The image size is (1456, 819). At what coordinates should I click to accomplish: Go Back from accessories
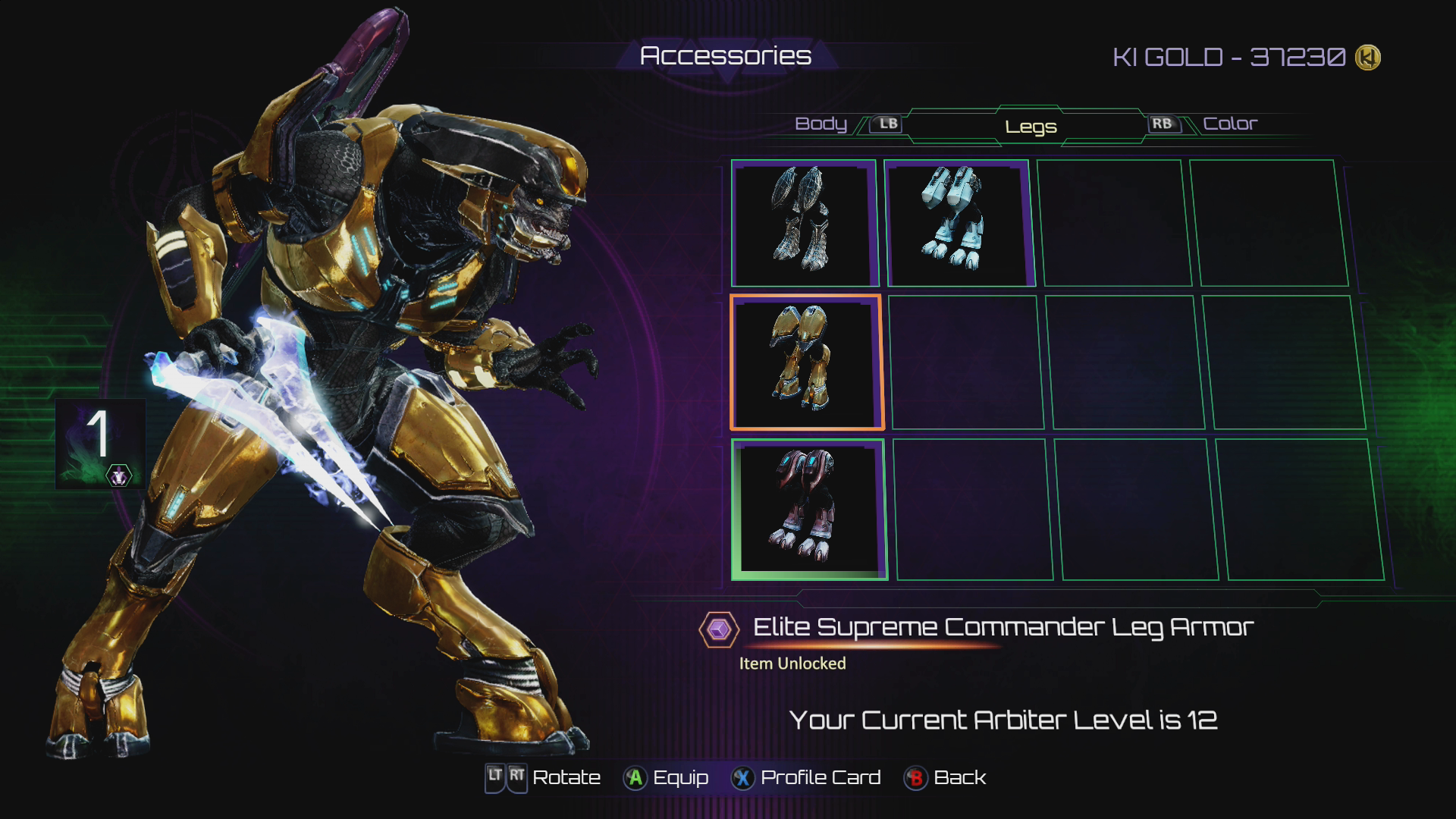(x=946, y=778)
